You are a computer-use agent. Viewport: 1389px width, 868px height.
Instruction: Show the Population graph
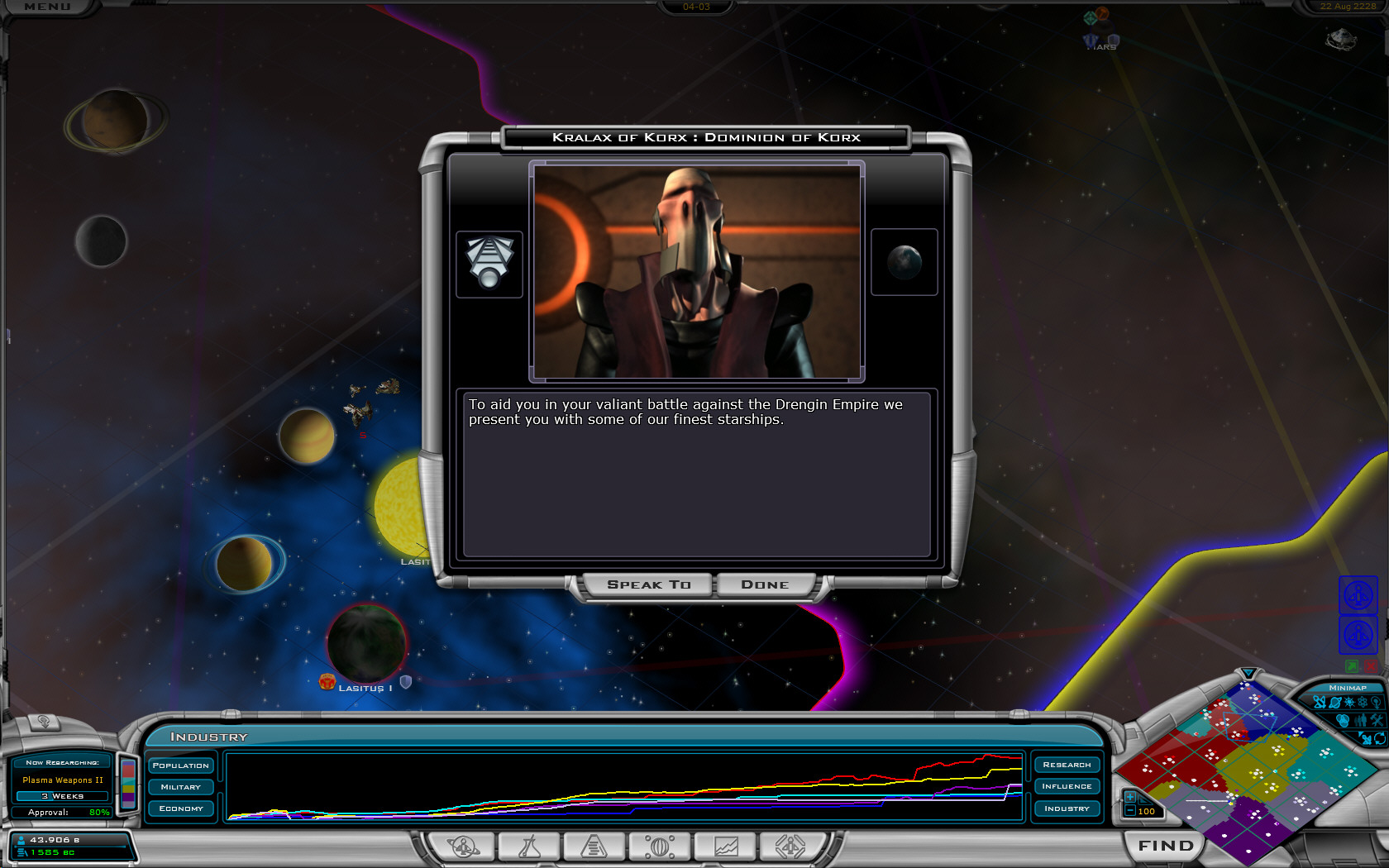(181, 765)
